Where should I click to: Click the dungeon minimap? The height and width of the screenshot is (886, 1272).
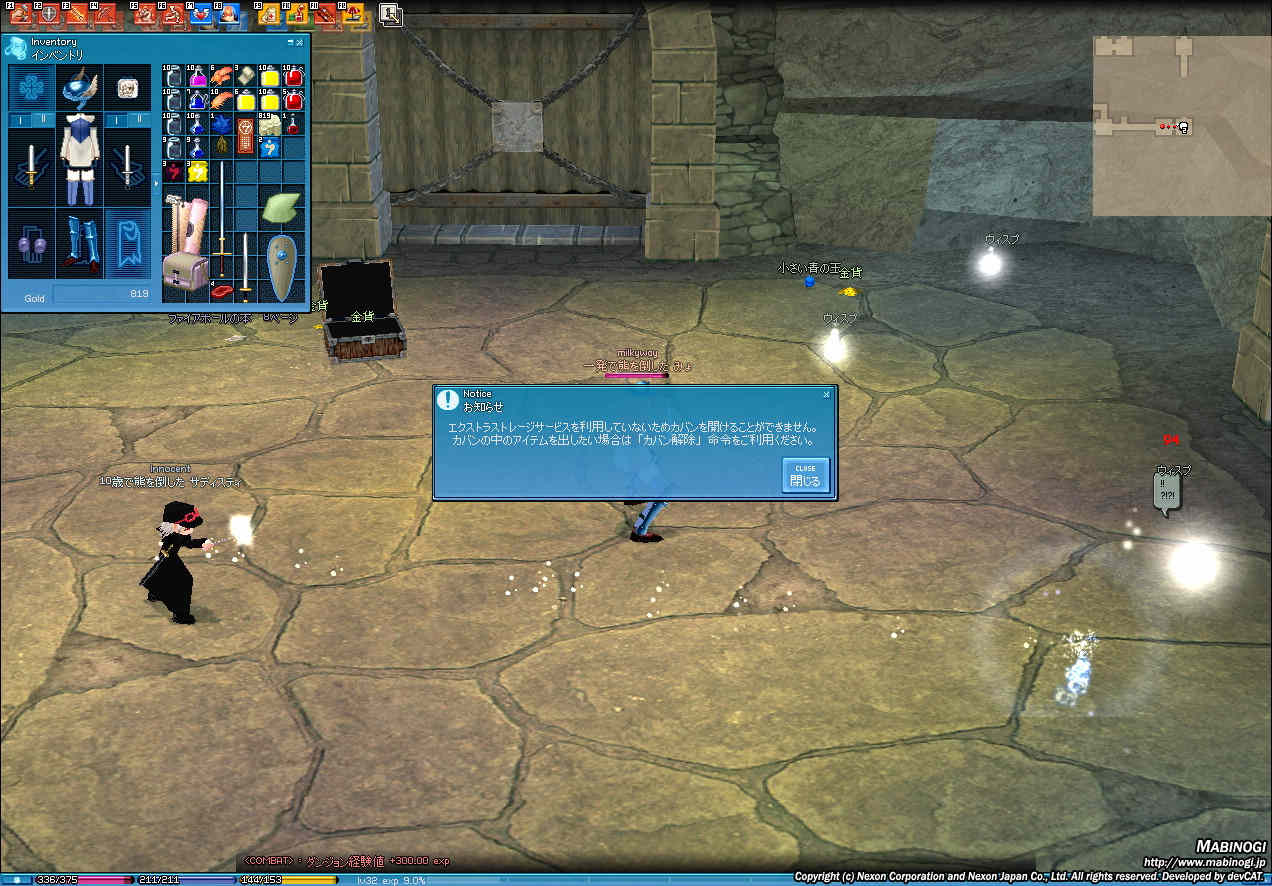pyautogui.click(x=1180, y=125)
